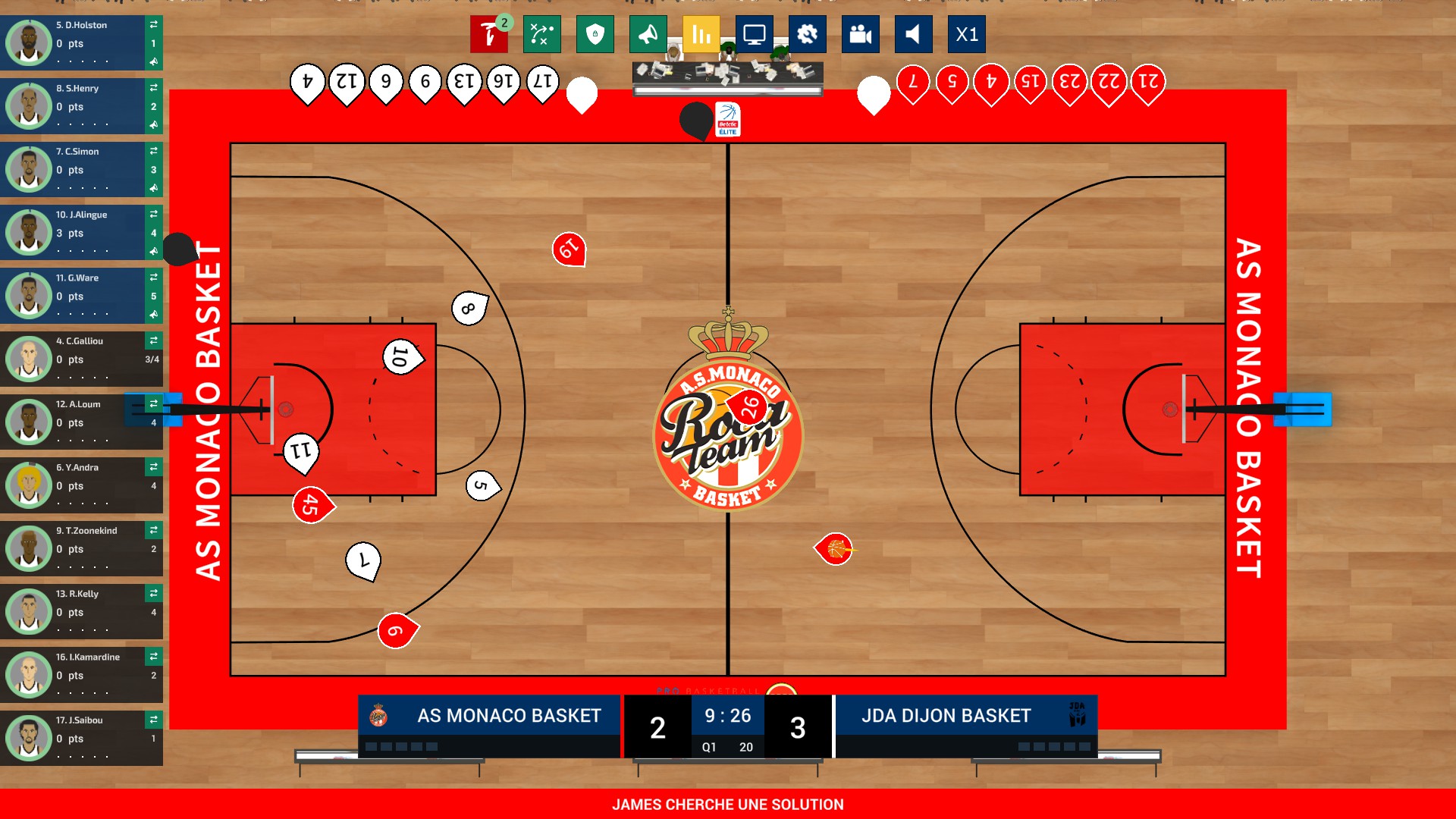This screenshot has width=1456, height=819.
Task: Select the ball marker on the court
Action: 833,549
